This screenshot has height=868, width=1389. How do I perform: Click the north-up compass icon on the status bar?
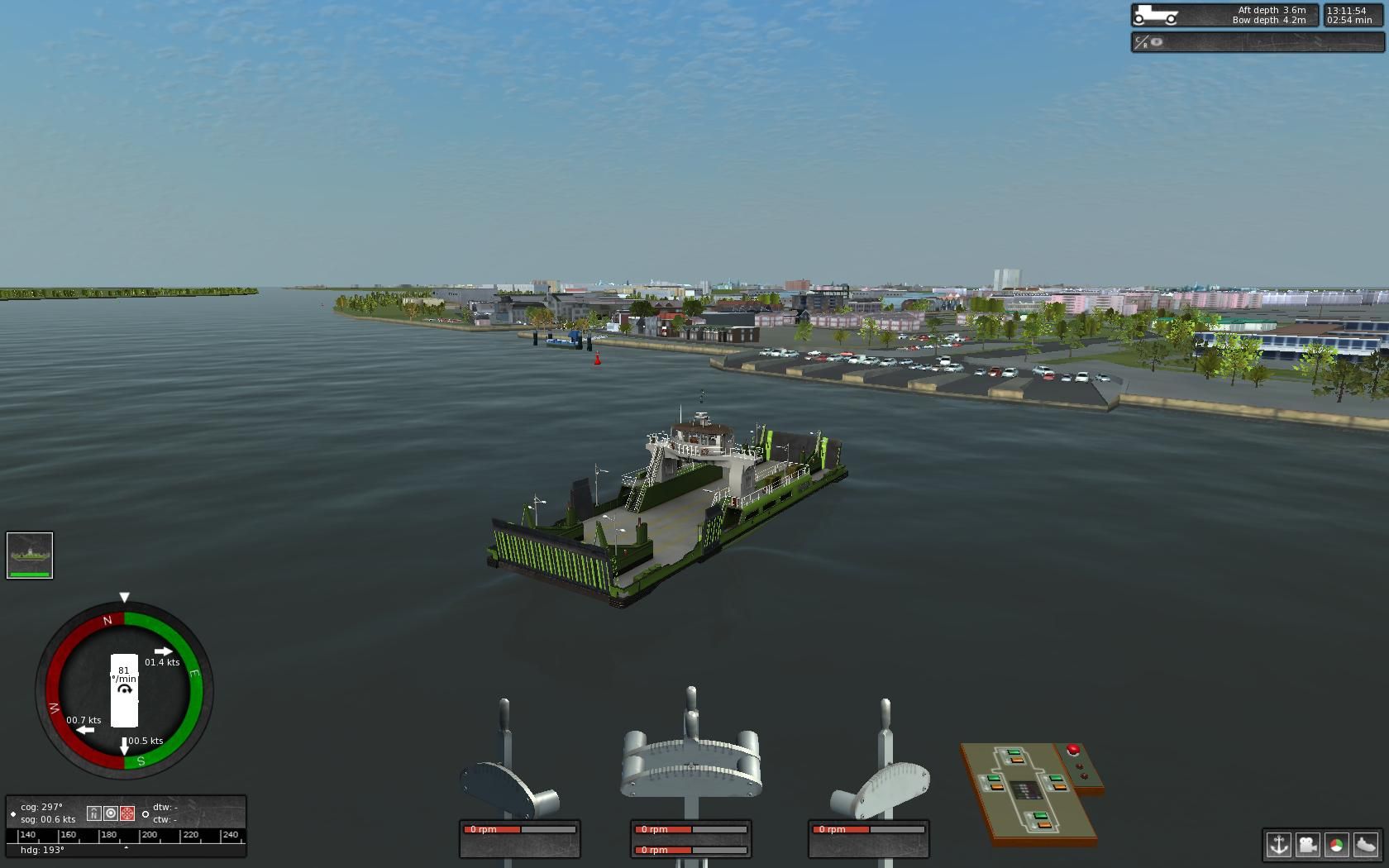(x=93, y=813)
